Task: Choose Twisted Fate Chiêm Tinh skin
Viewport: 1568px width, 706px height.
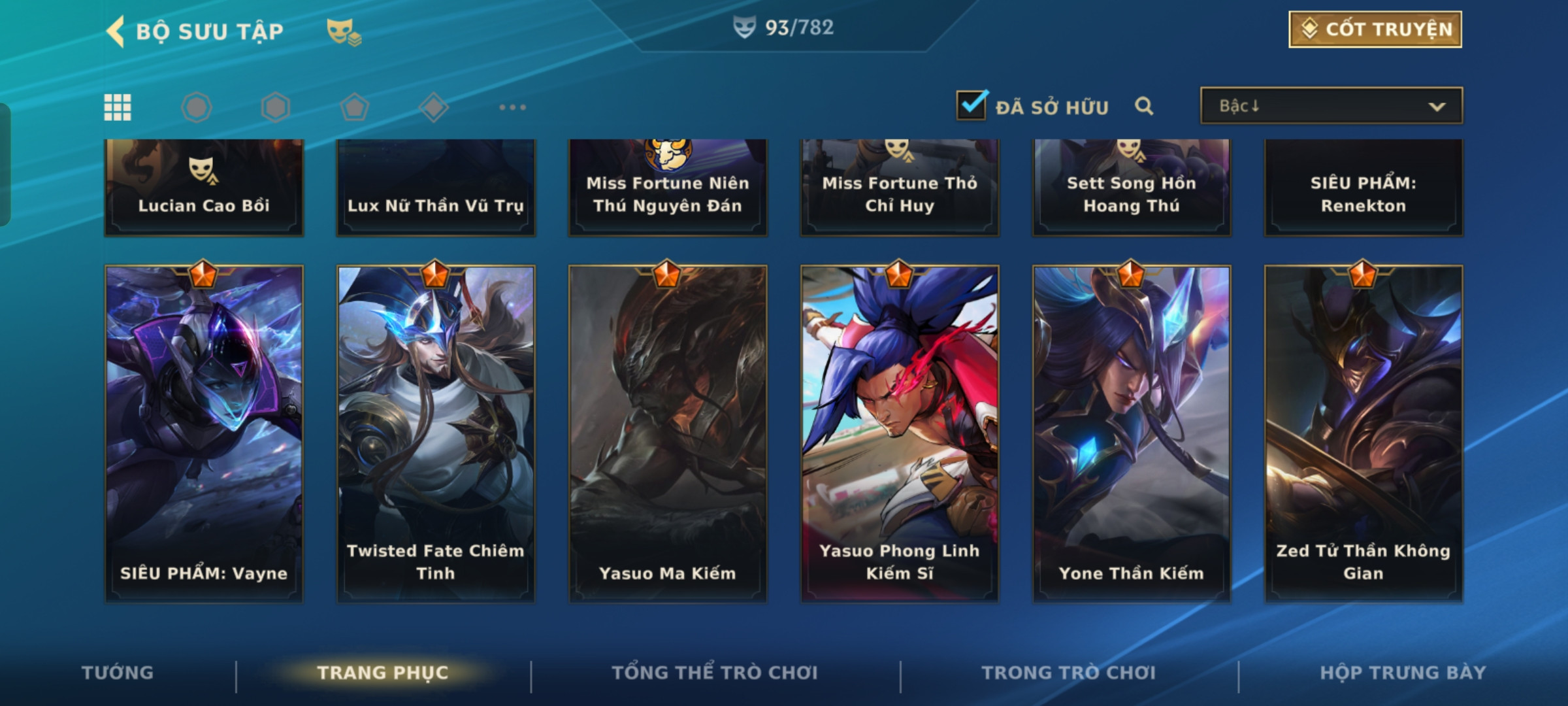Action: [436, 433]
